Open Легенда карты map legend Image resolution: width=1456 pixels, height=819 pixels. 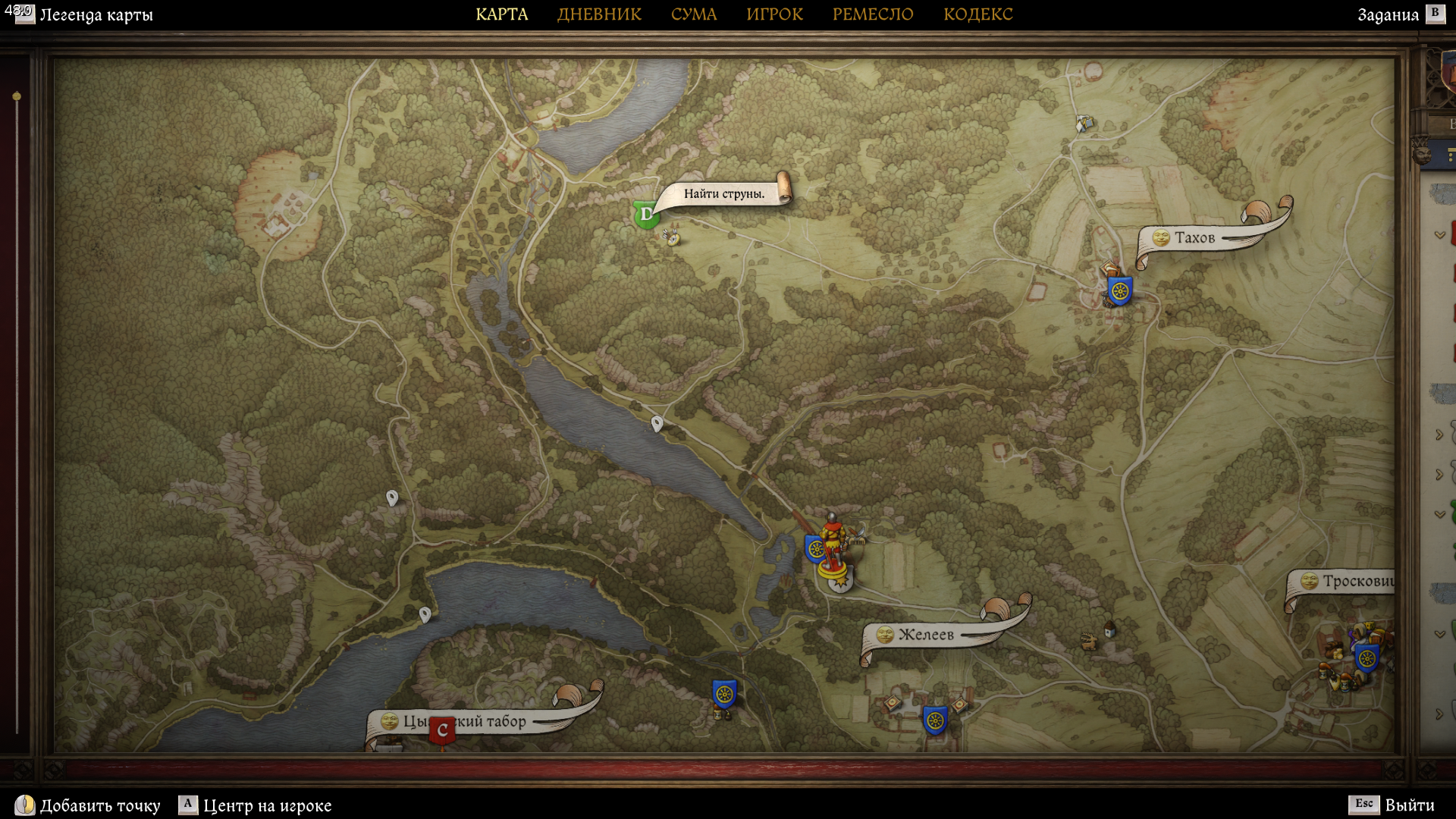(x=96, y=15)
